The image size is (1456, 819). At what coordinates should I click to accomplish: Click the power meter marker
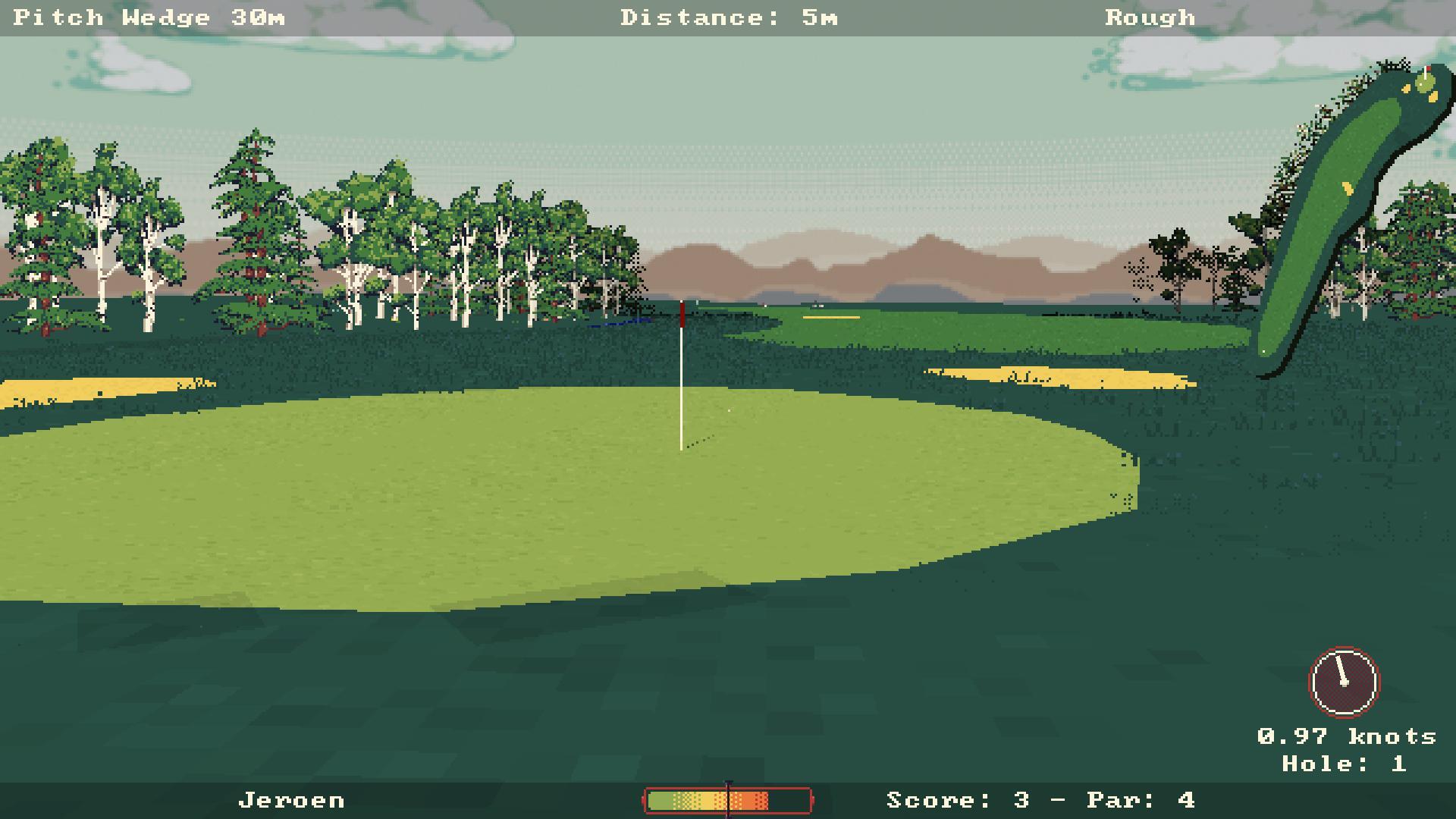click(x=729, y=799)
